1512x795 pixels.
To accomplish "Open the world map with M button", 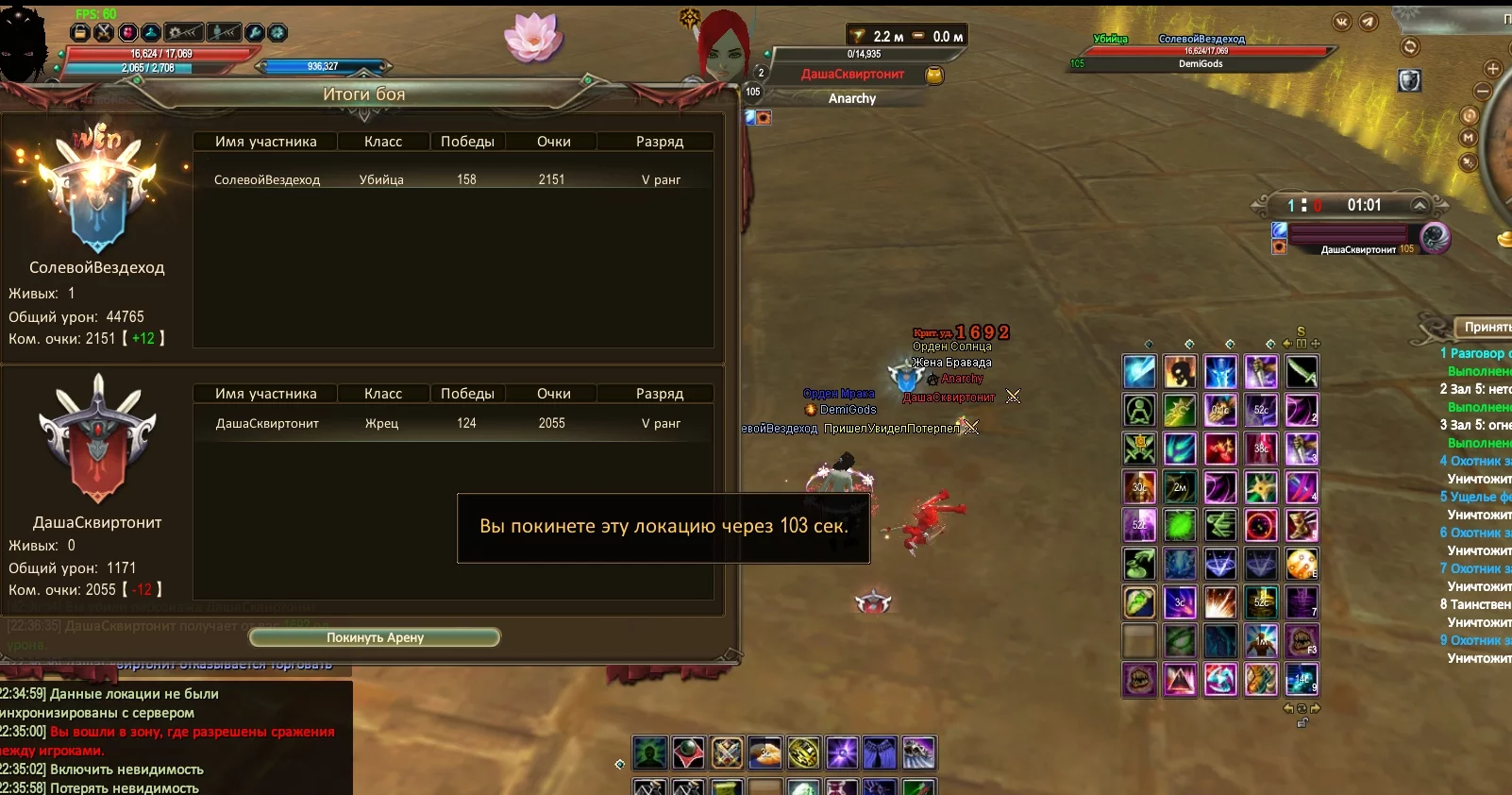I will coord(1468,138).
